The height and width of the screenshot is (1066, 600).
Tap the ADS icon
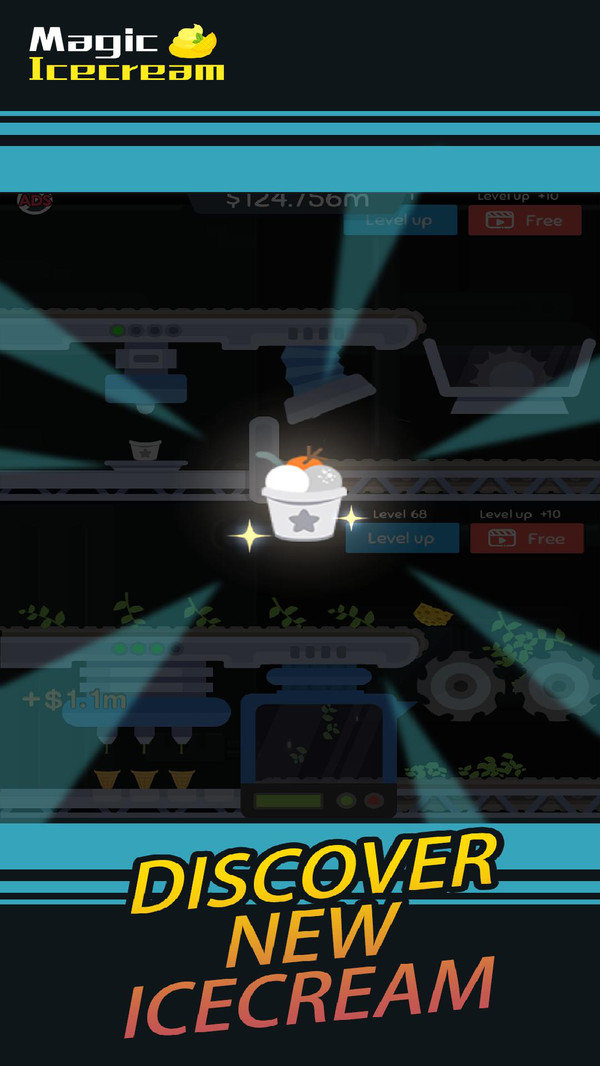tap(35, 201)
